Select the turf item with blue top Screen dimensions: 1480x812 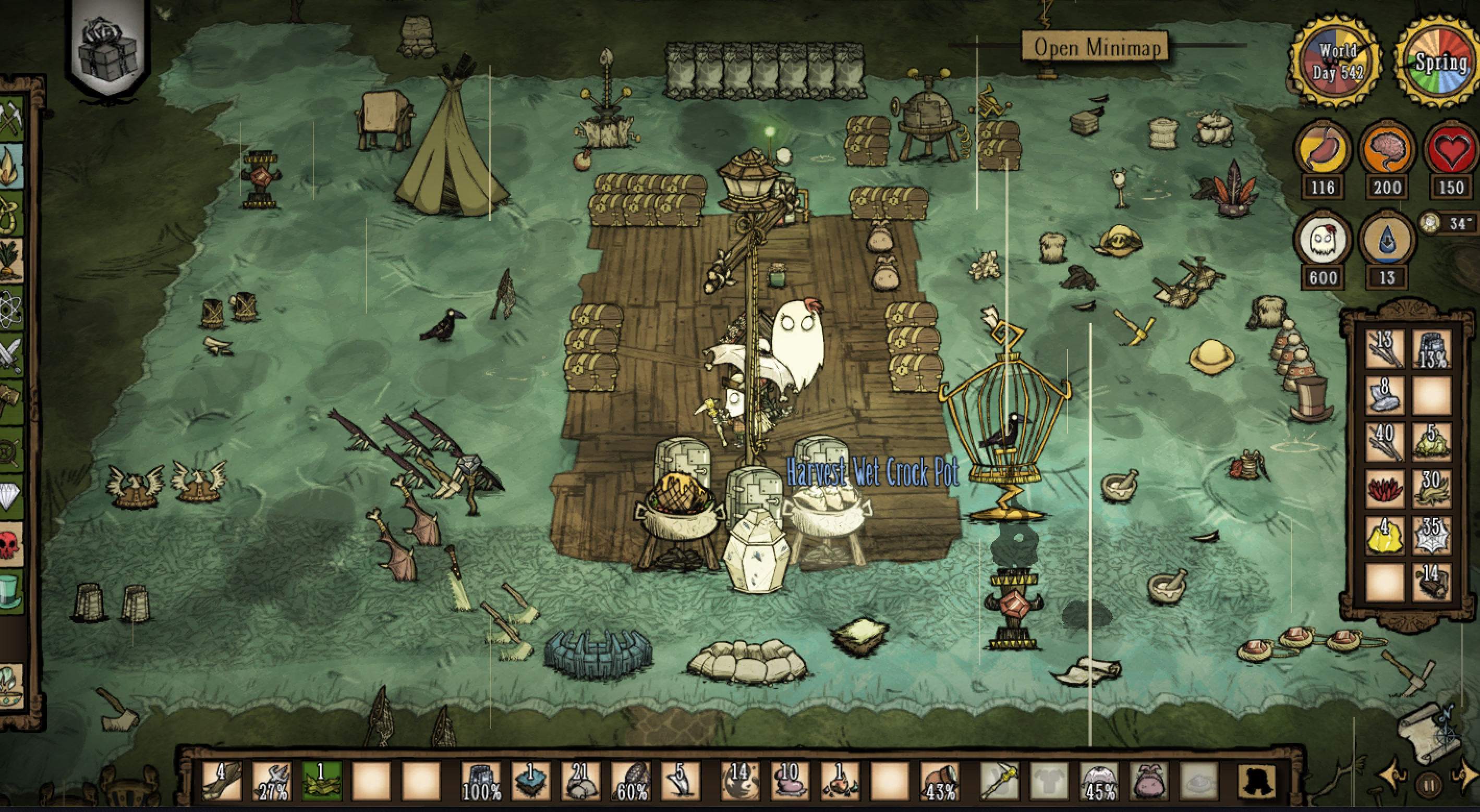(530, 781)
